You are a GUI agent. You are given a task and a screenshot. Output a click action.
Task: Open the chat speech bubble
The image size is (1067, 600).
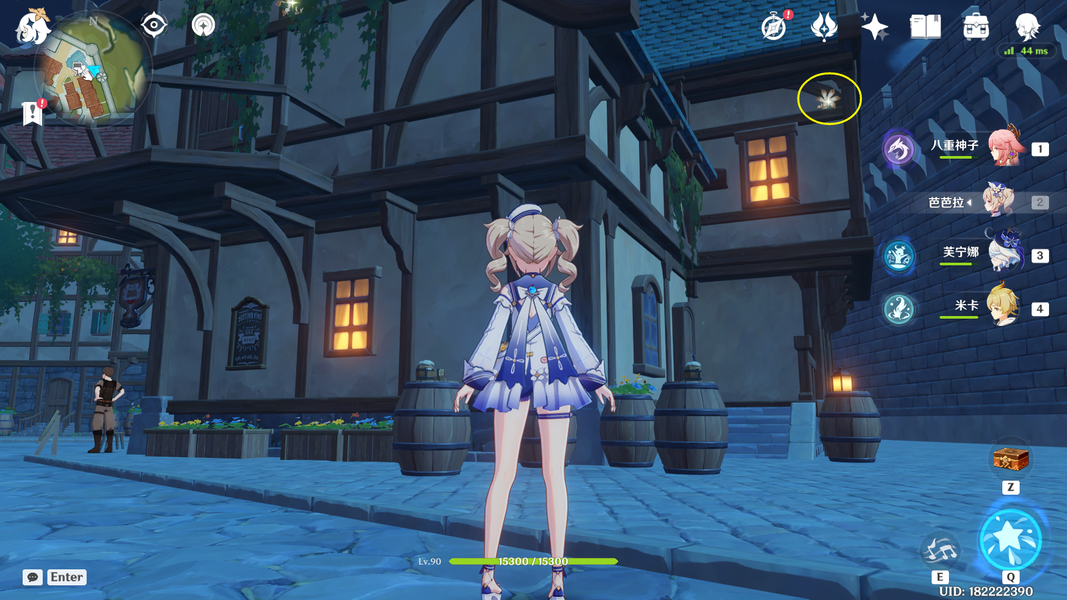click(x=33, y=577)
